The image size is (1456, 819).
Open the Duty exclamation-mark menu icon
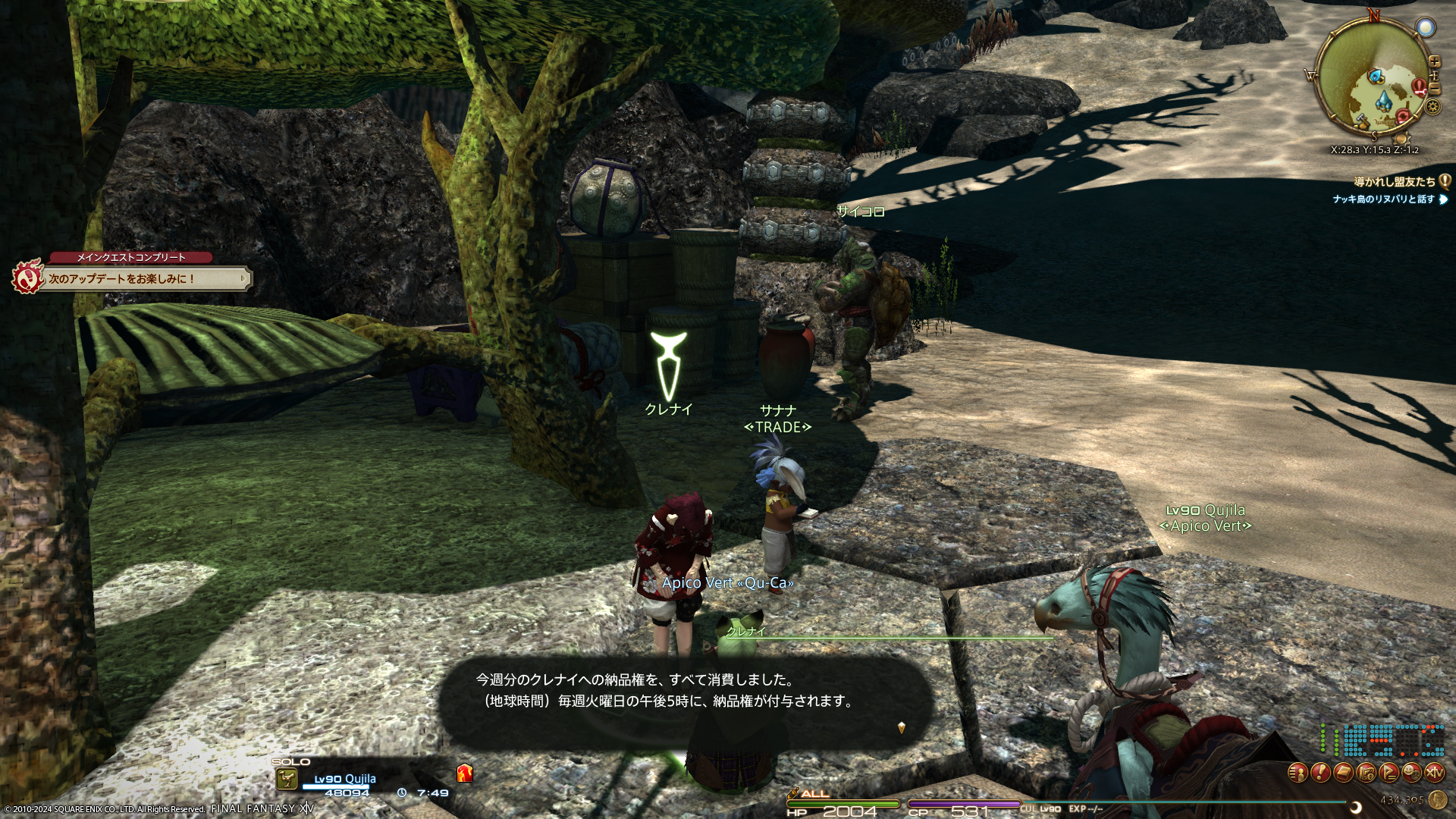1321,773
